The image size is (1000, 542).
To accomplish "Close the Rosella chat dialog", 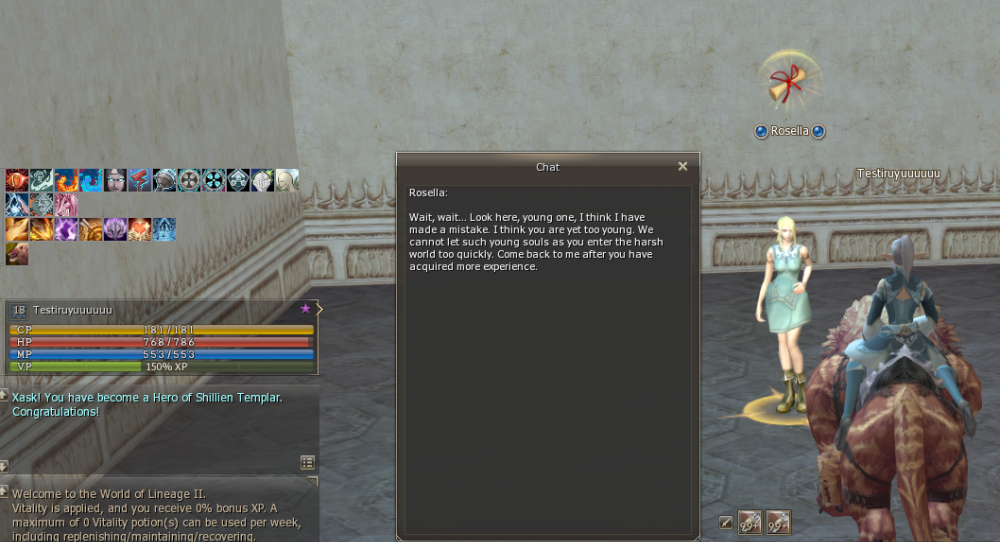I will click(x=683, y=167).
